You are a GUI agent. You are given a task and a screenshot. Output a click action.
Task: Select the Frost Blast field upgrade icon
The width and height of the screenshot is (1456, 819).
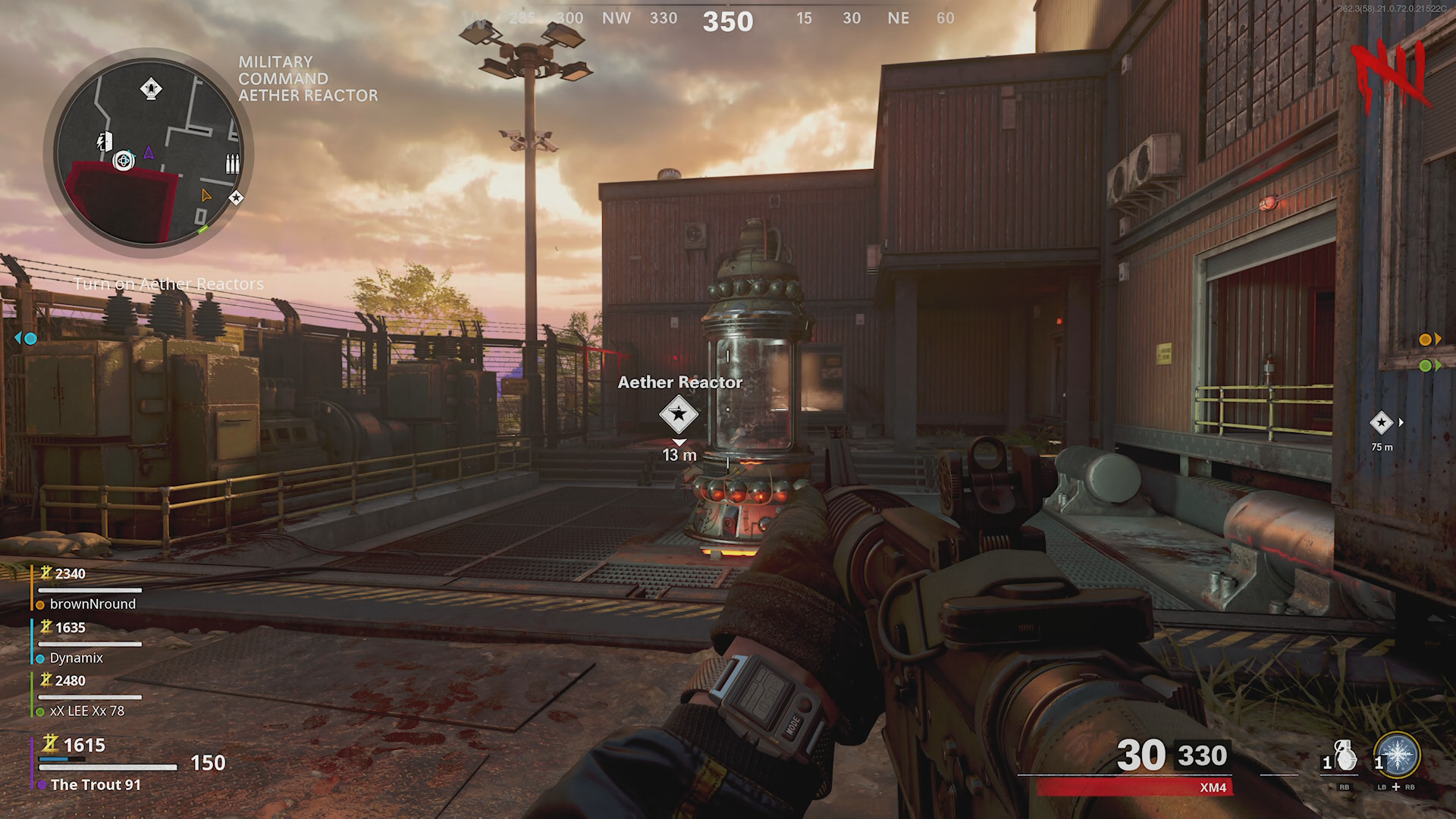tap(1397, 756)
